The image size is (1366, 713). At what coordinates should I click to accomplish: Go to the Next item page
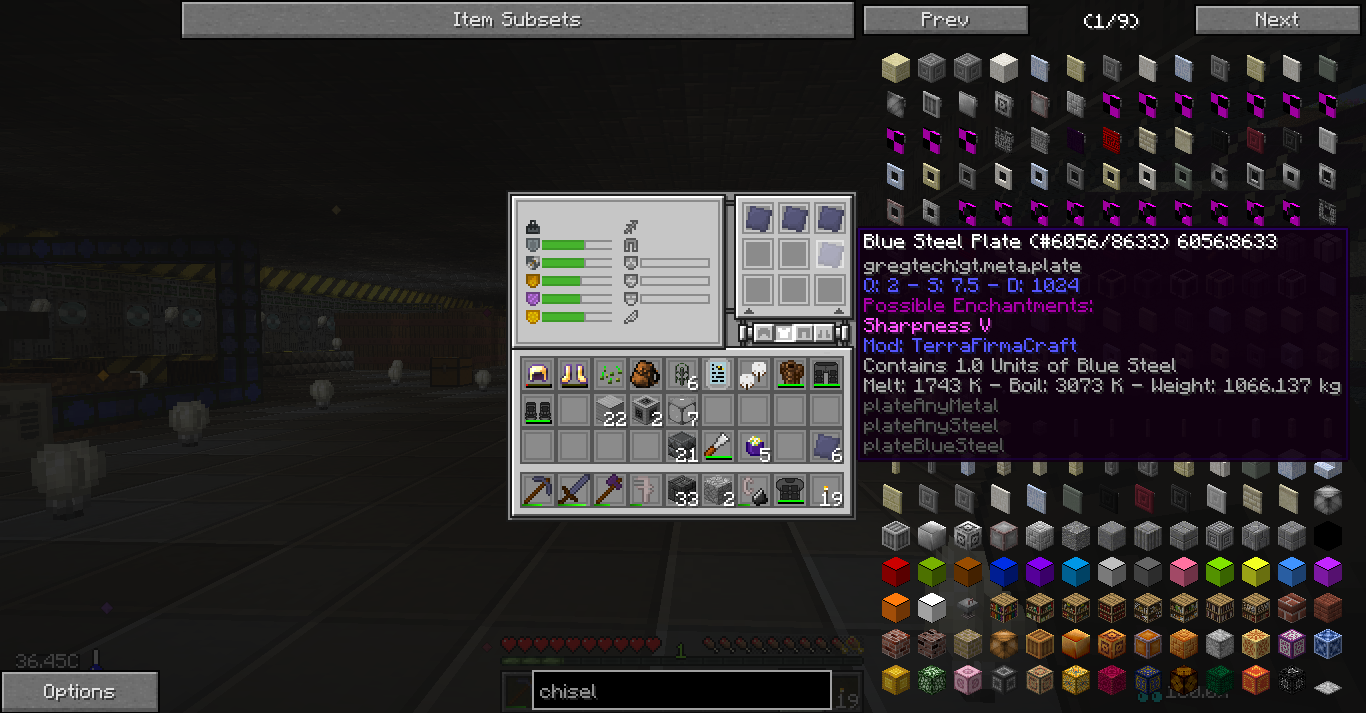(x=1276, y=20)
